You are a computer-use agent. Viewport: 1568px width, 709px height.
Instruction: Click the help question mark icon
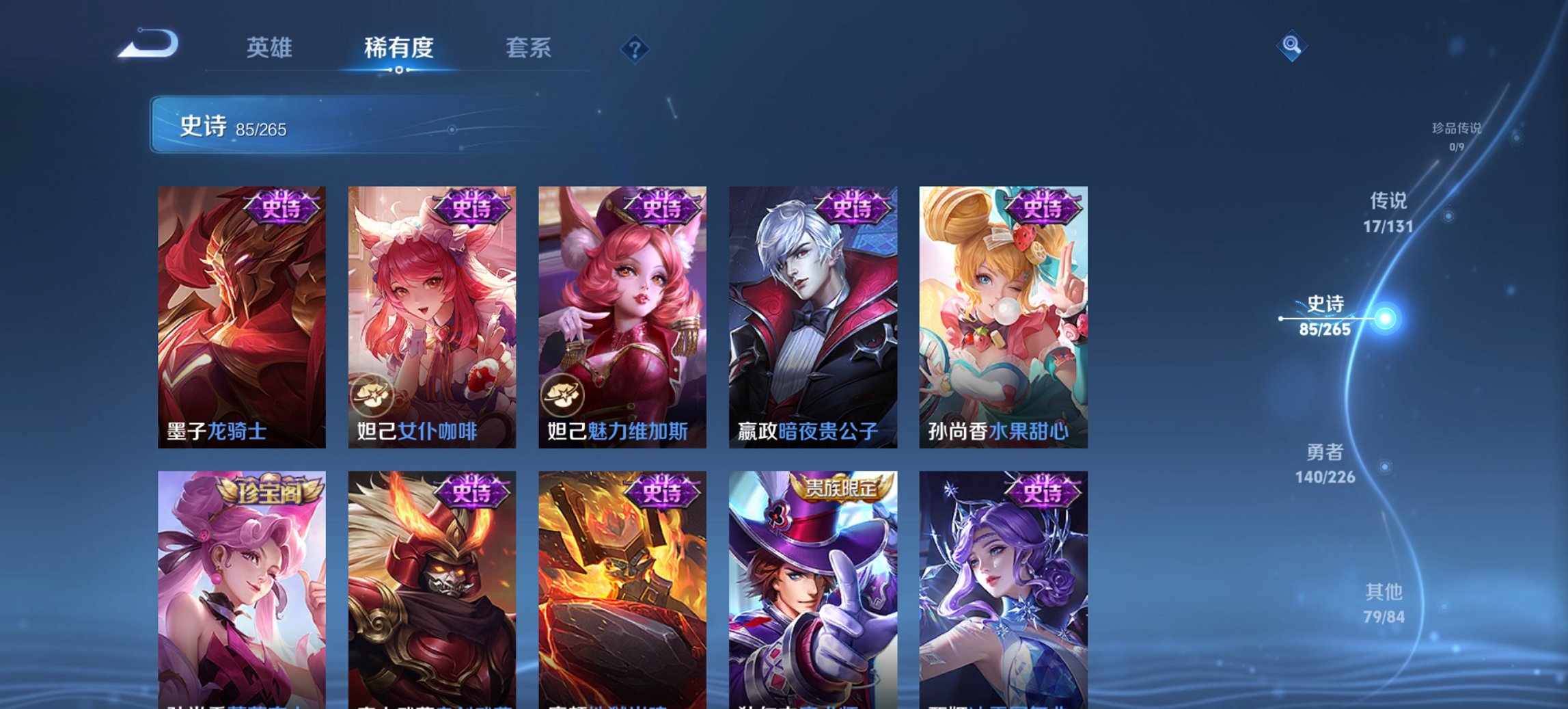point(635,49)
